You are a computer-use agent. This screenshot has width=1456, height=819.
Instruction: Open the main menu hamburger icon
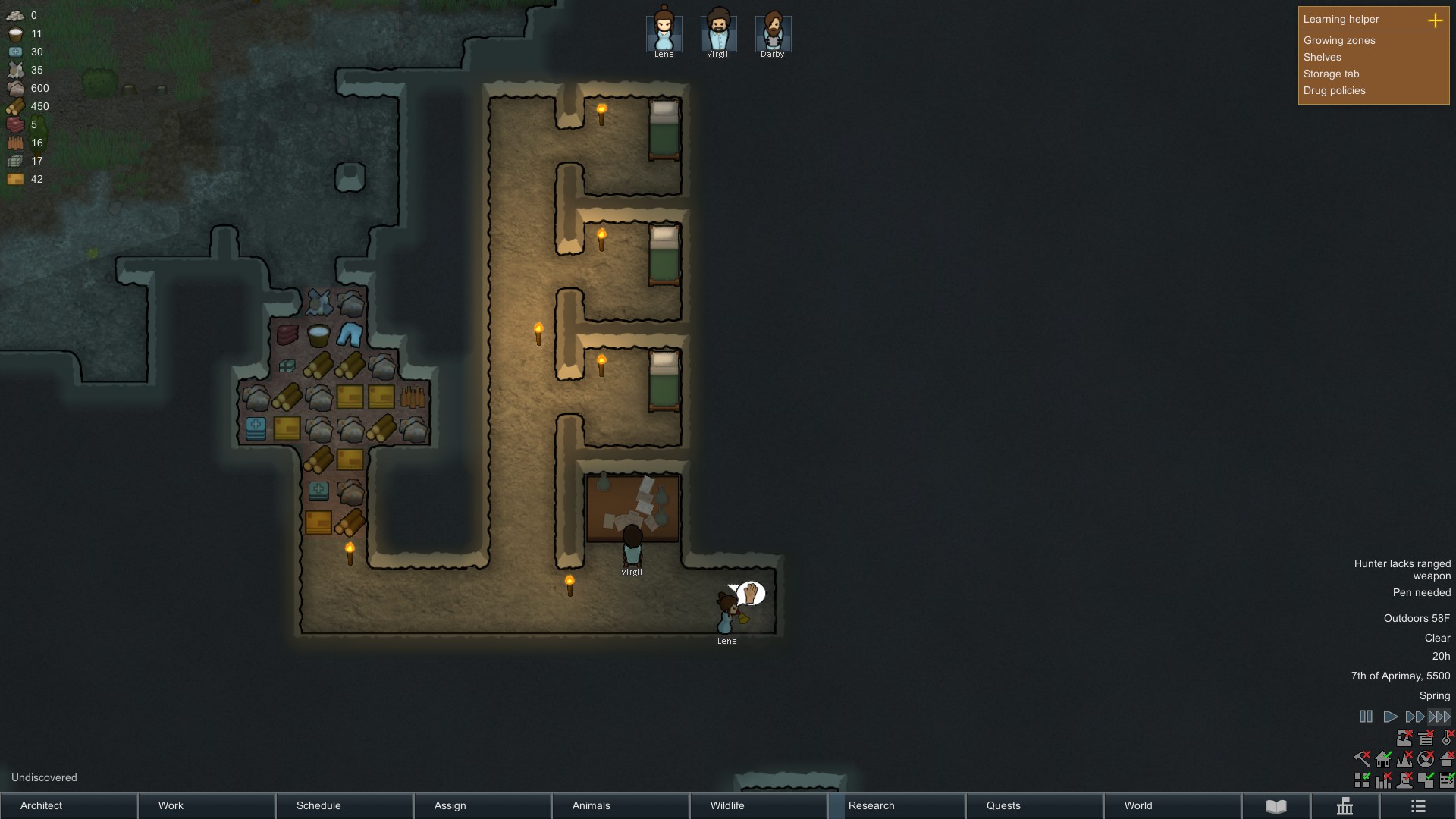pyautogui.click(x=1417, y=806)
